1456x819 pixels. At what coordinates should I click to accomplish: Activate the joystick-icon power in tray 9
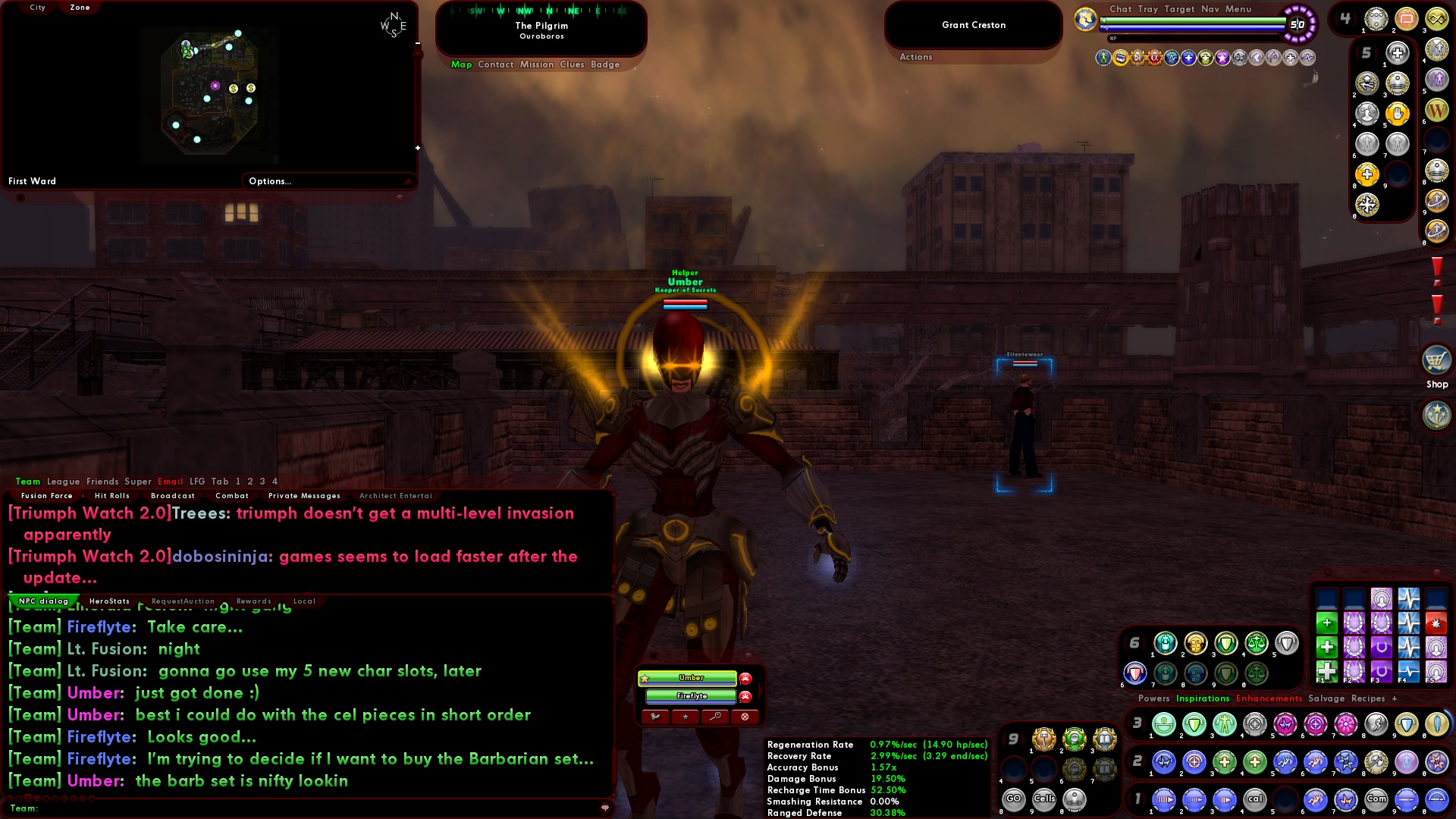coord(1075,800)
